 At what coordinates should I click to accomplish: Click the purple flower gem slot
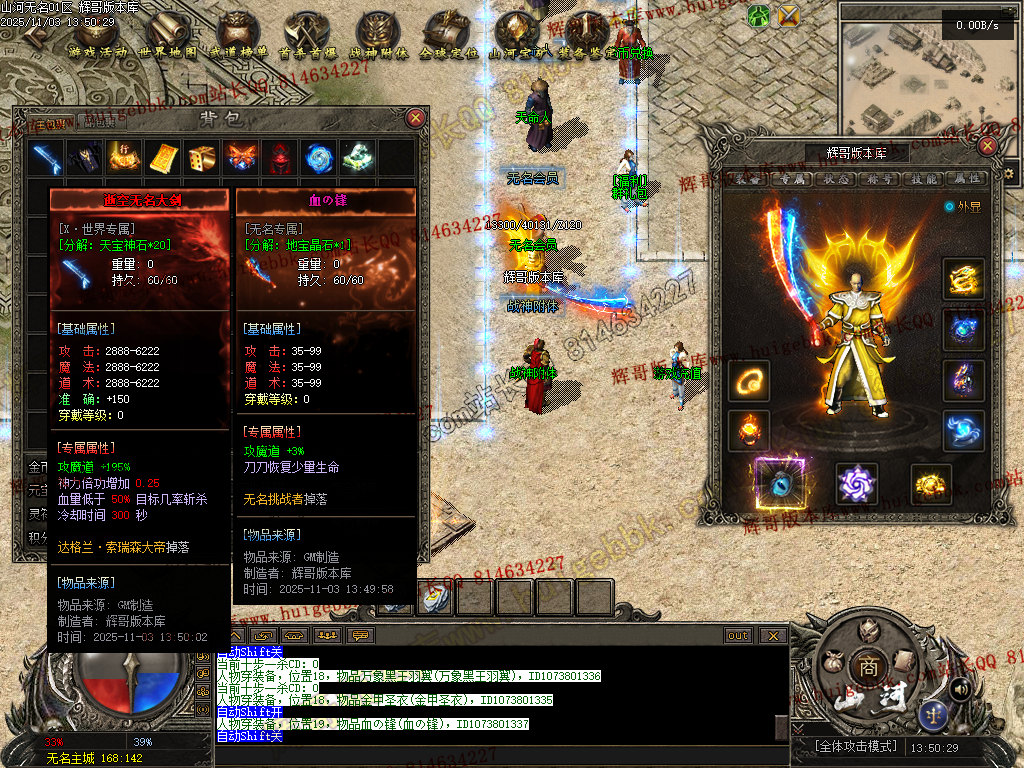click(x=856, y=484)
